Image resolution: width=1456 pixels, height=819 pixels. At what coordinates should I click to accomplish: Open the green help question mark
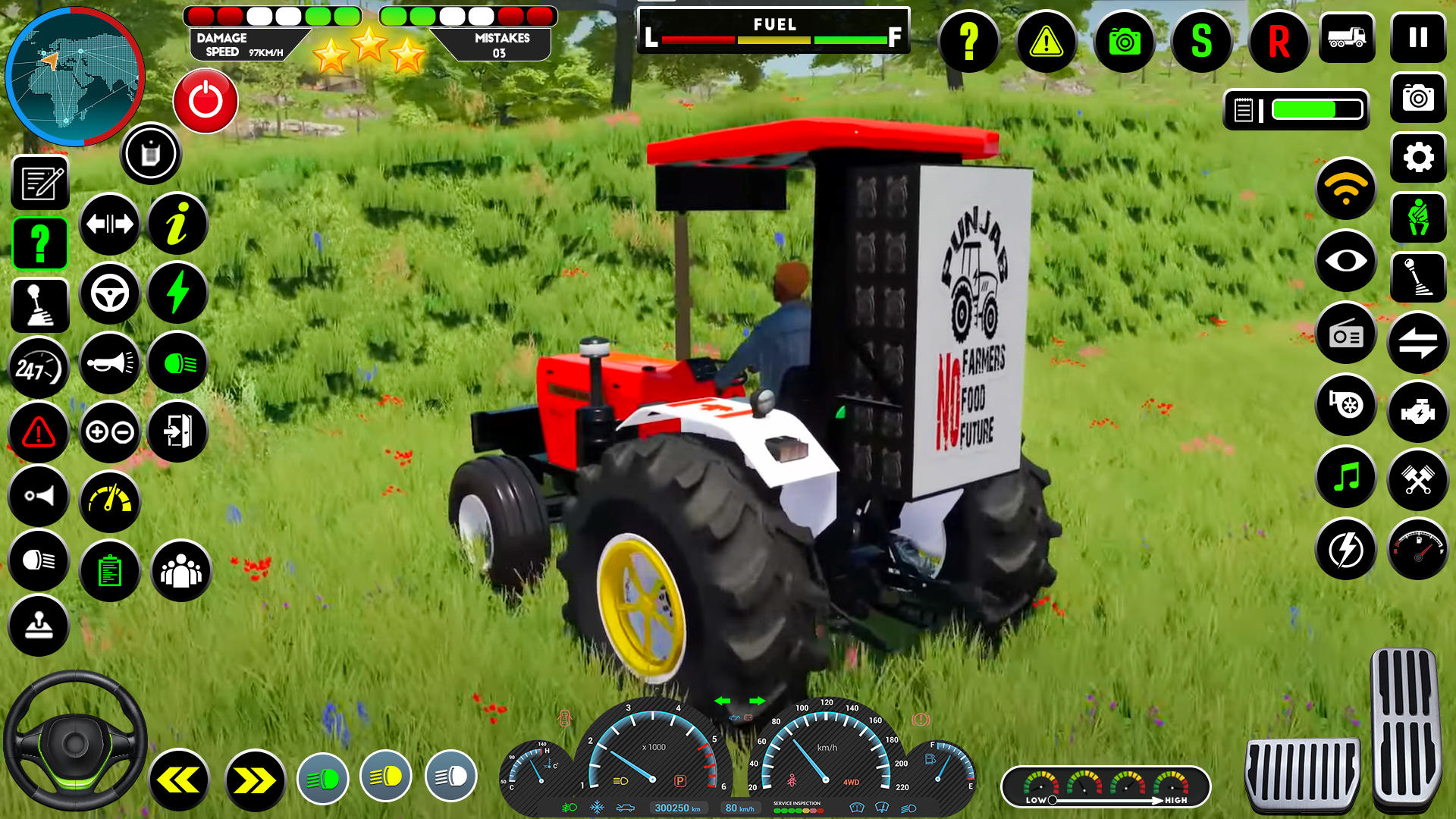[x=39, y=243]
